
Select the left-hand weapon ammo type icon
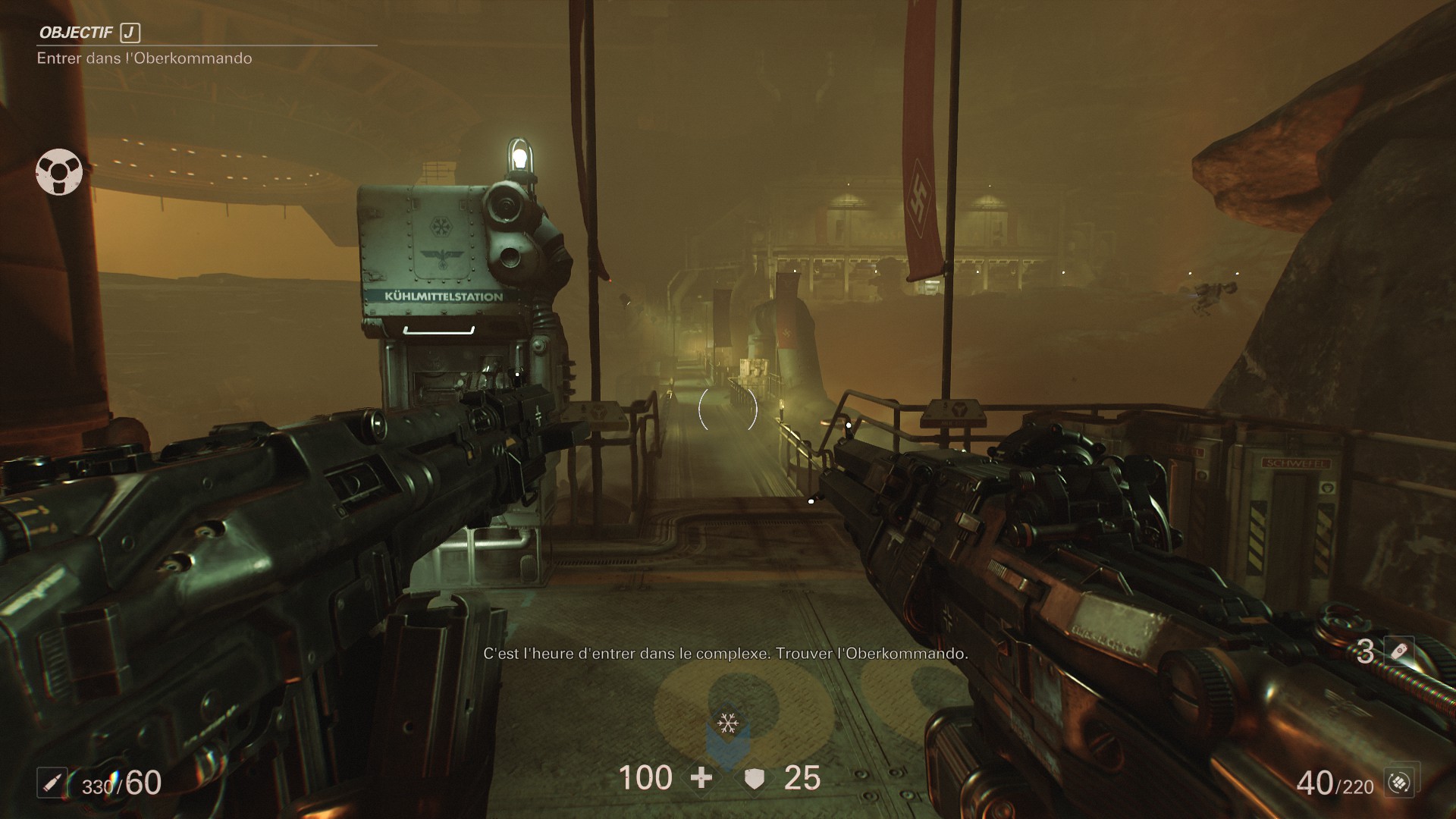click(x=52, y=783)
